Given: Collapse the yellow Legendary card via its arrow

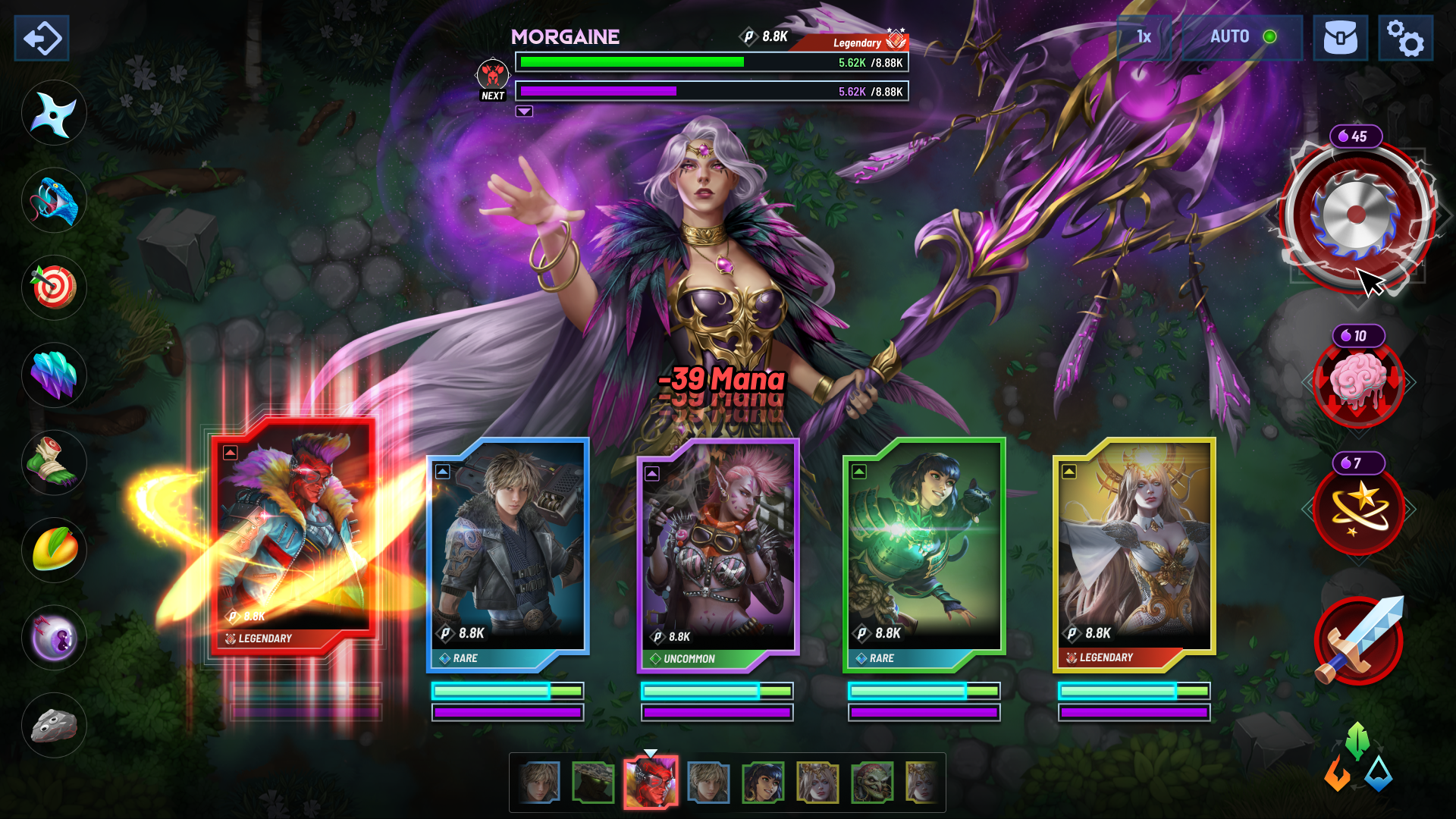Looking at the screenshot, I should pos(1068,470).
